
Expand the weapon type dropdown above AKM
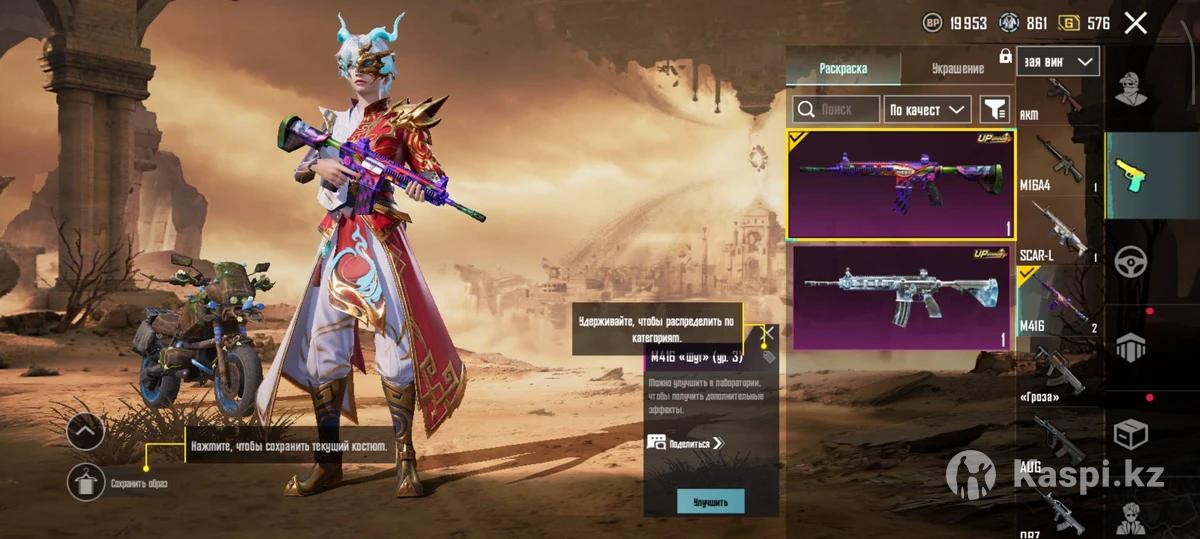1058,61
